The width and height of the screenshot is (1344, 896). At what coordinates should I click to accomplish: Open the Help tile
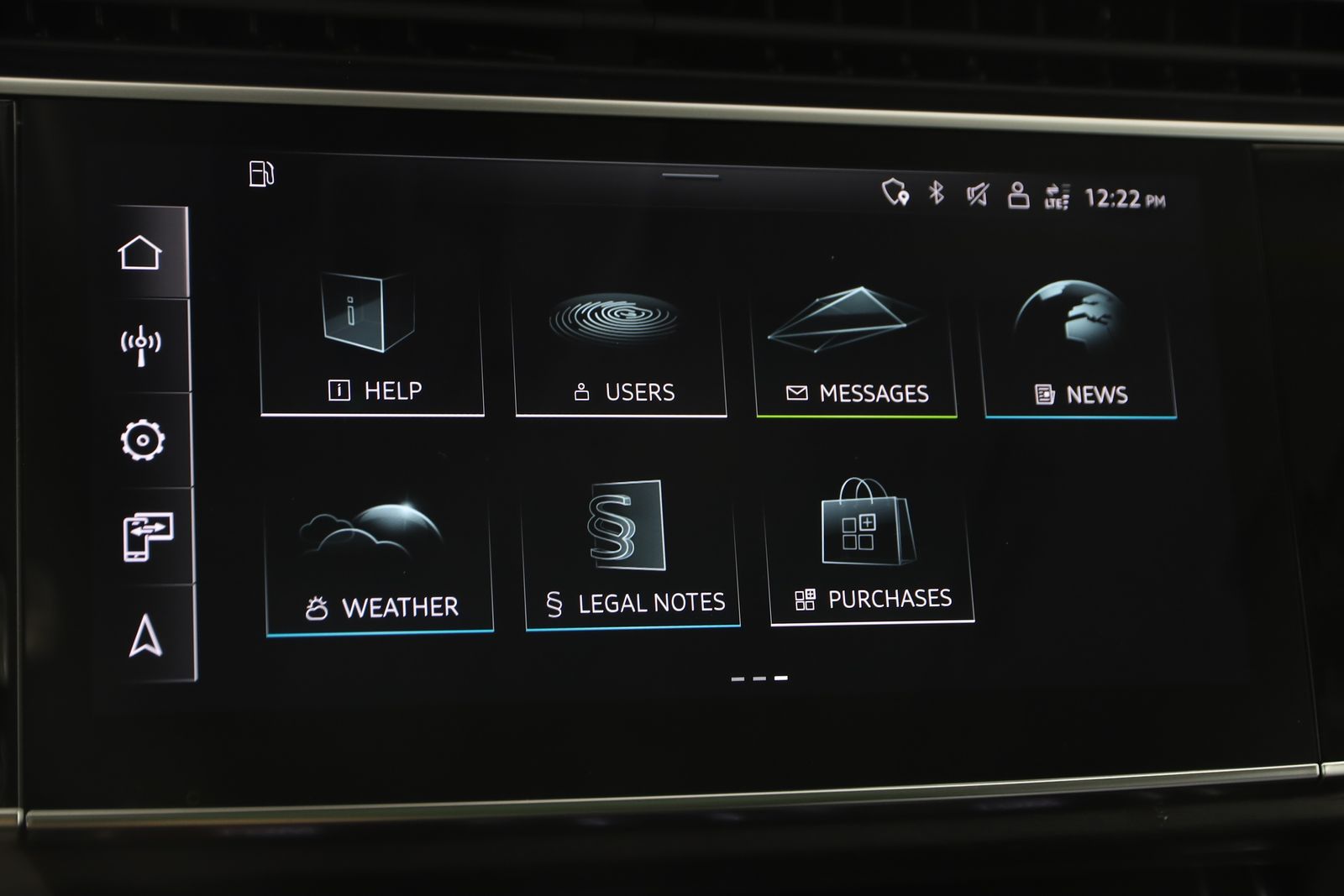coord(372,344)
